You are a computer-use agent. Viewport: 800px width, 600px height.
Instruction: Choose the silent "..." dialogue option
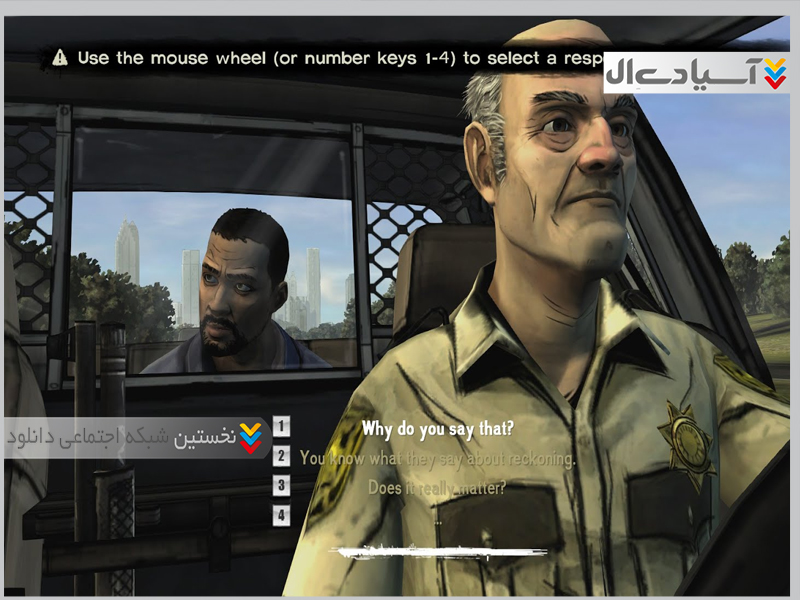point(437,519)
